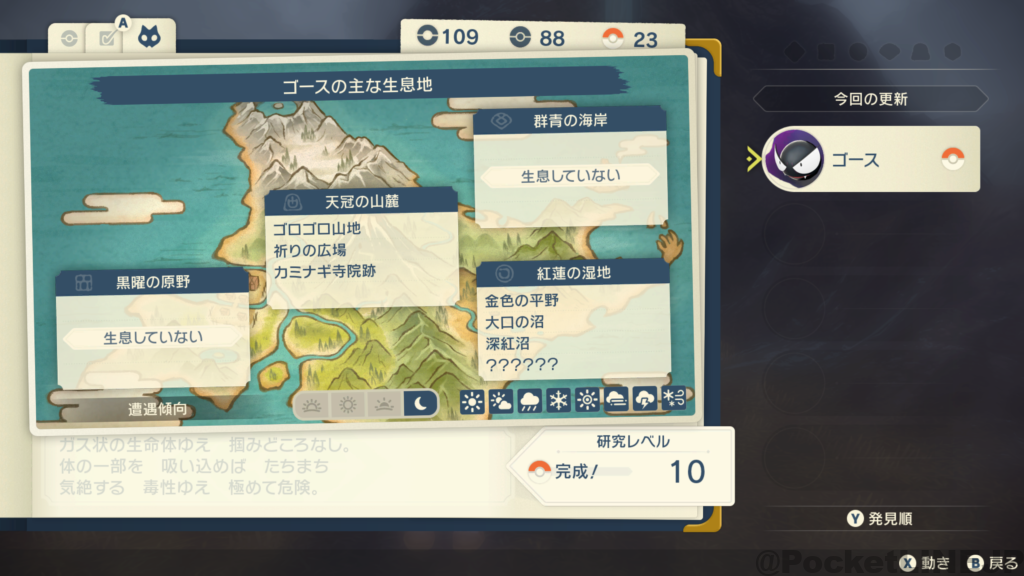Select the ゴース entry in the update list
This screenshot has height=576, width=1024.
point(871,159)
